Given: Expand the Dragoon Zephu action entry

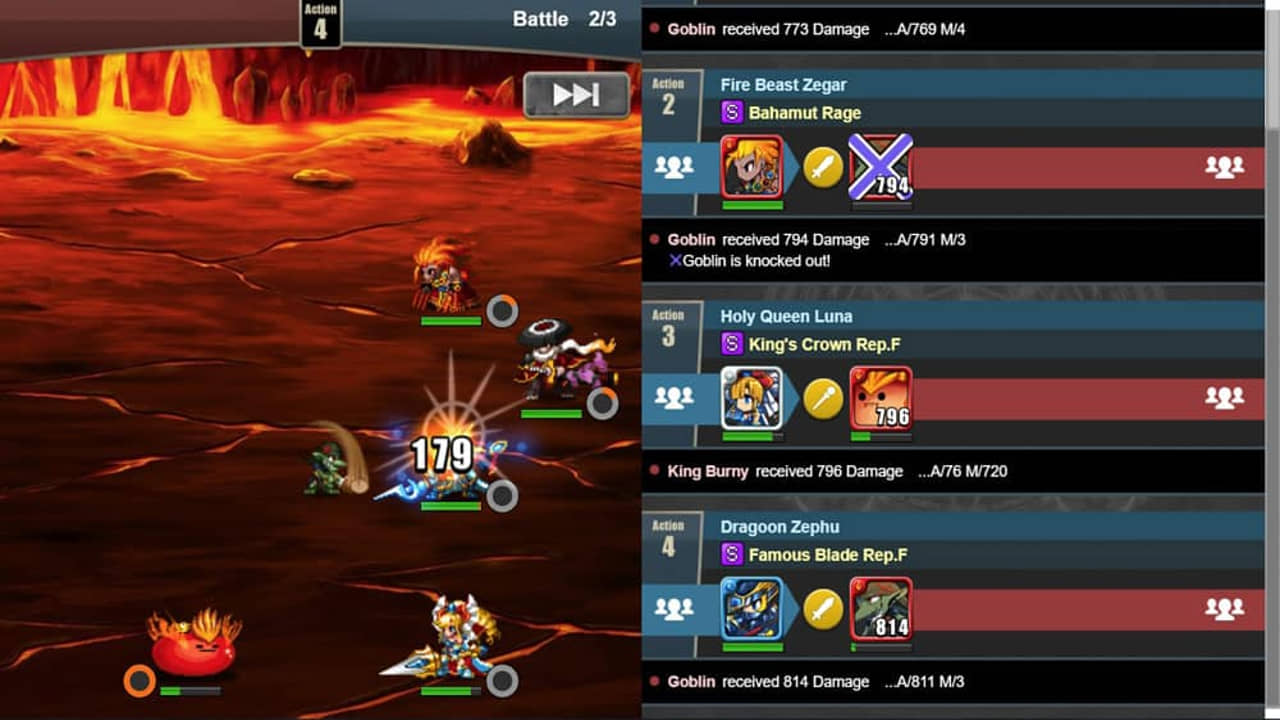Looking at the screenshot, I should (950, 527).
